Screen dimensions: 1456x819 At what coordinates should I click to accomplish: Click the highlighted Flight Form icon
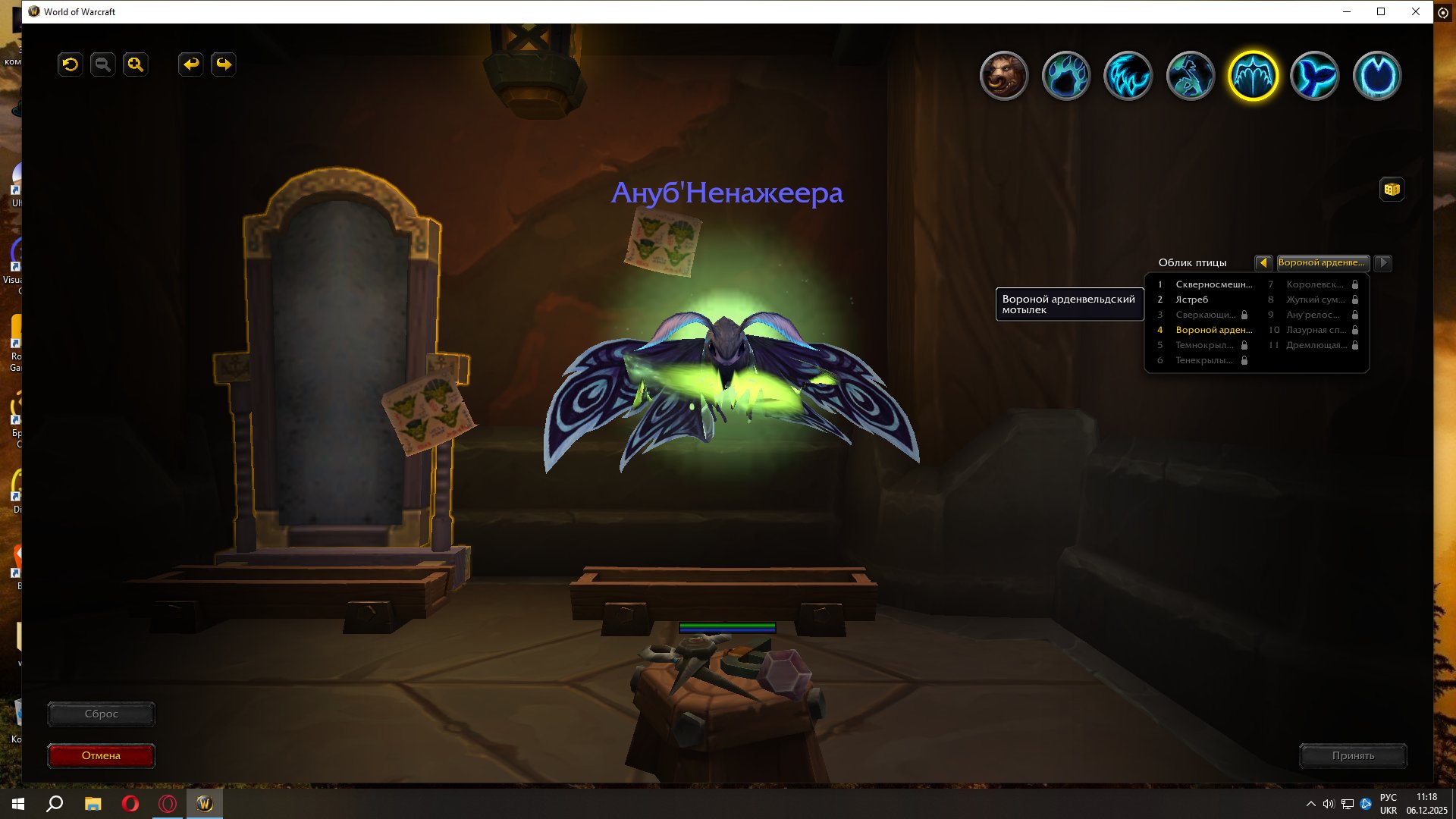click(x=1251, y=76)
